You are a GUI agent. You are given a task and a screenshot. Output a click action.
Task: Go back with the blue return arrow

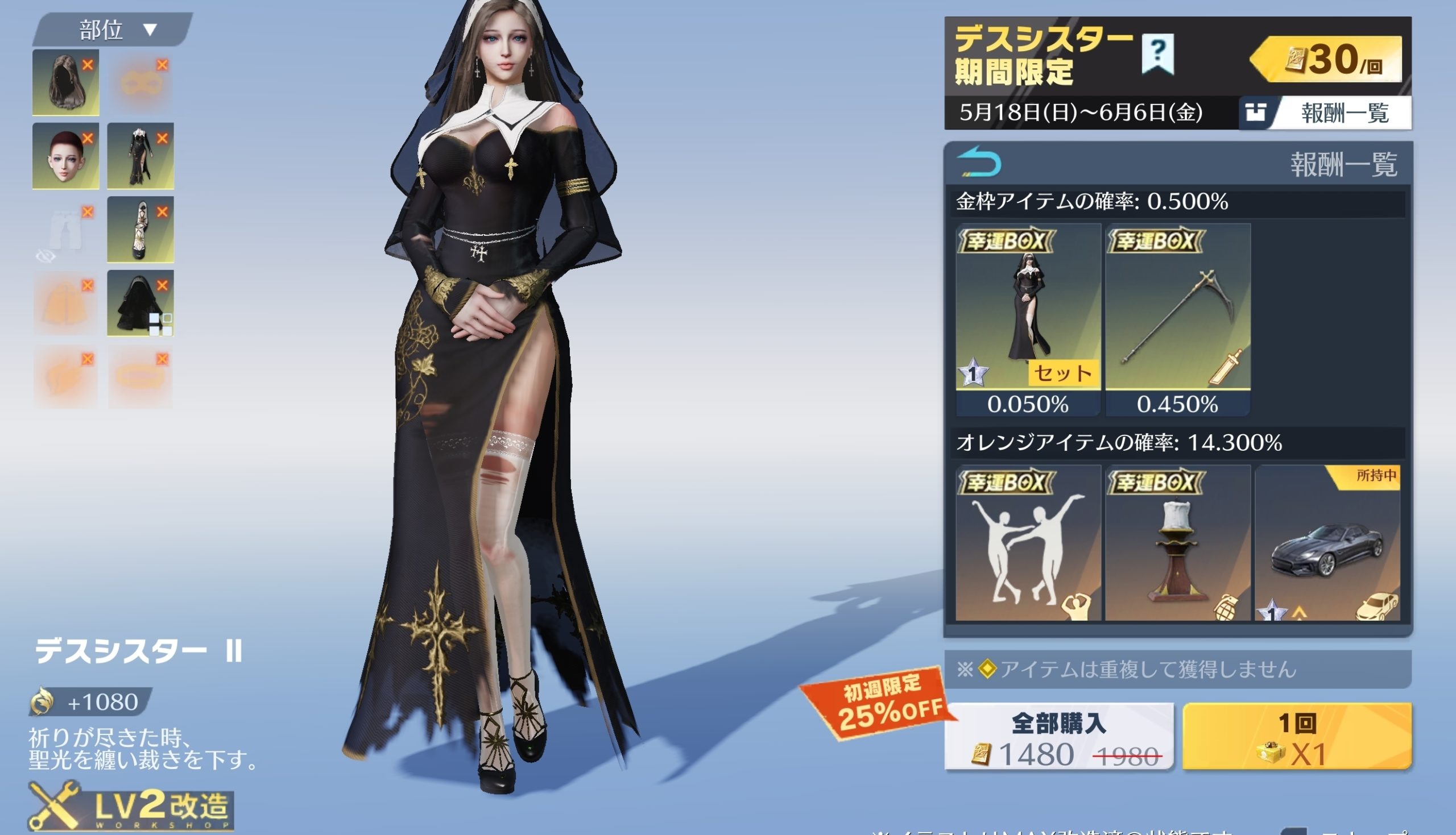pyautogui.click(x=979, y=163)
